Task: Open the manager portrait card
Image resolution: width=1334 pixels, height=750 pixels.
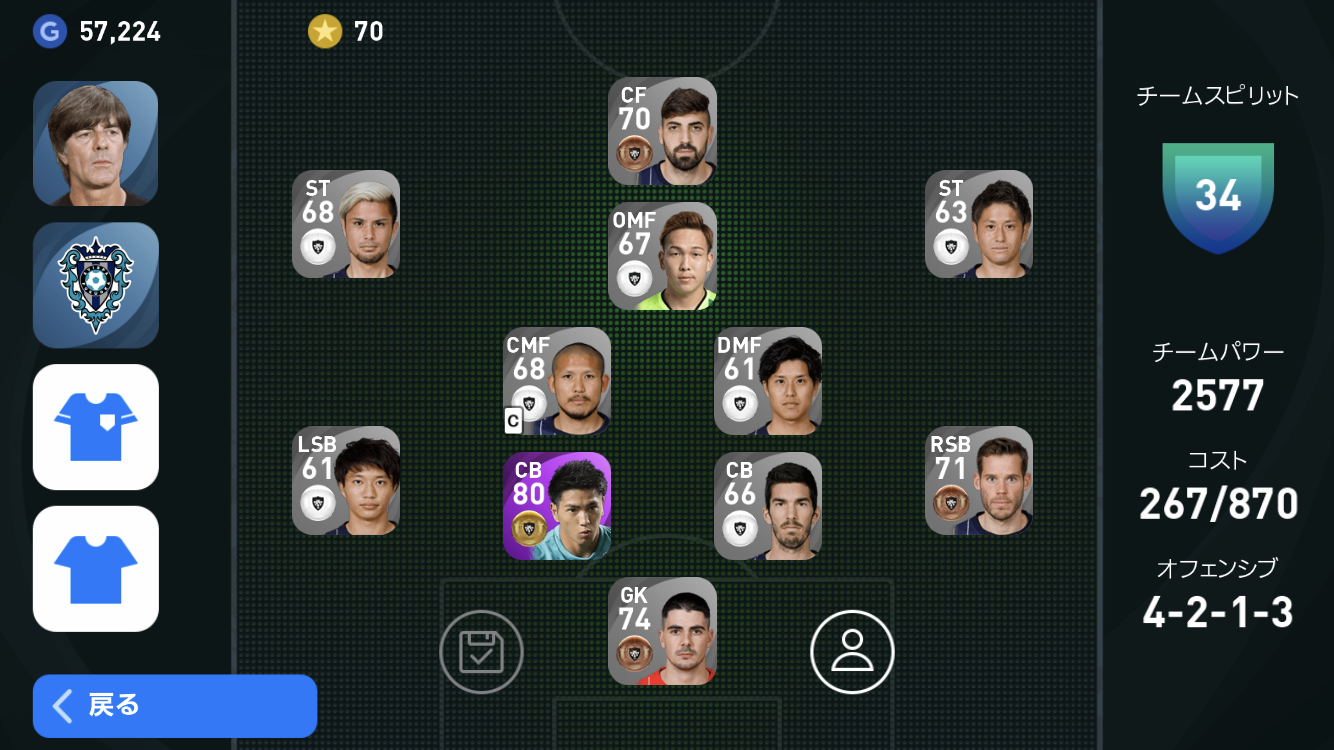Action: tap(96, 143)
